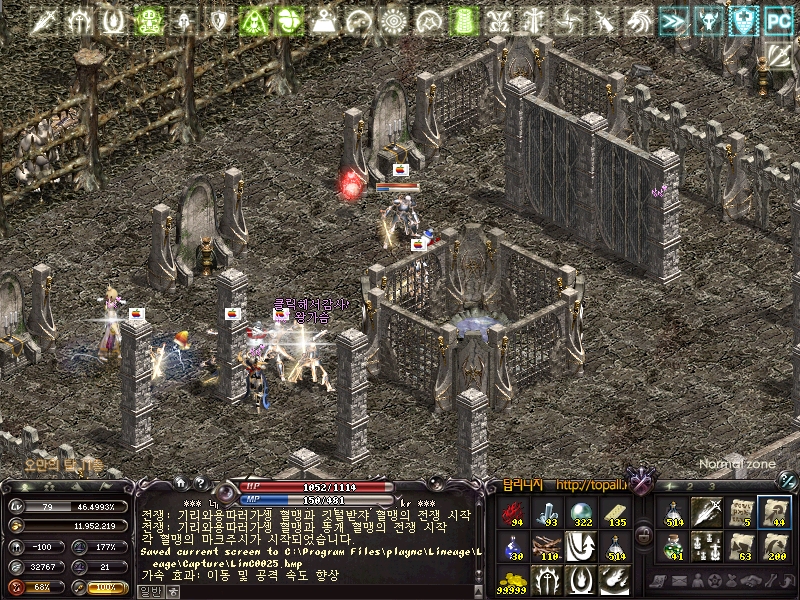Select the 일반 chat tab
This screenshot has width=800, height=600.
pos(147,591)
